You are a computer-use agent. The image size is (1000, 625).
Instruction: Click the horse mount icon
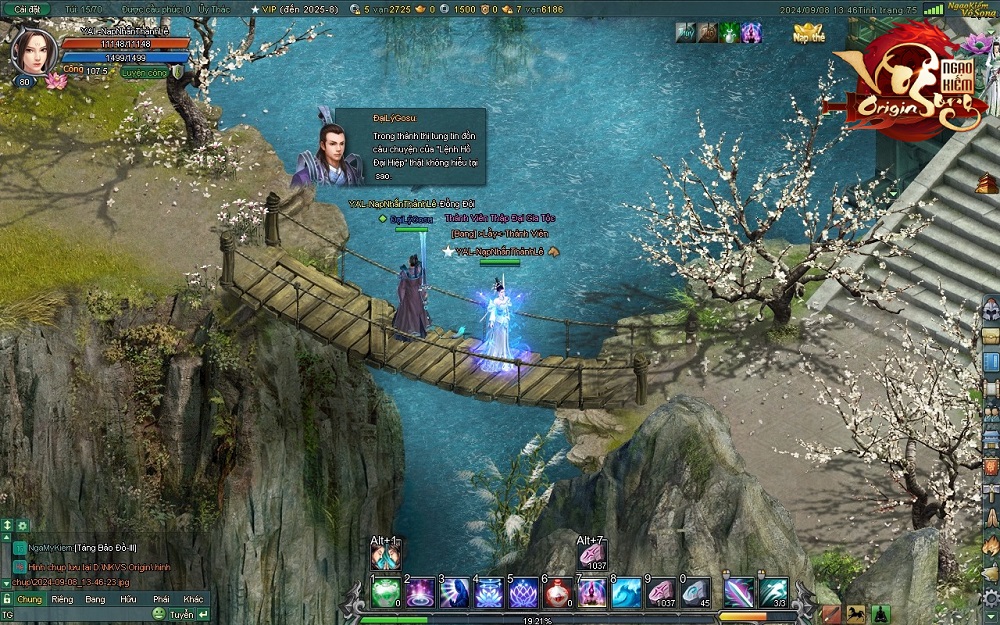tap(856, 613)
